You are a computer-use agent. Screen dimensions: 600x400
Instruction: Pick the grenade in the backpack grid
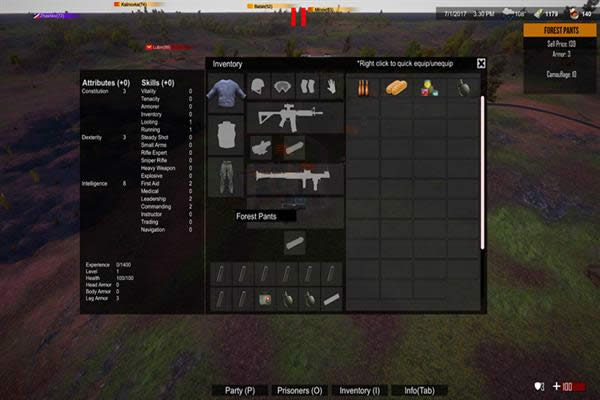(x=462, y=88)
